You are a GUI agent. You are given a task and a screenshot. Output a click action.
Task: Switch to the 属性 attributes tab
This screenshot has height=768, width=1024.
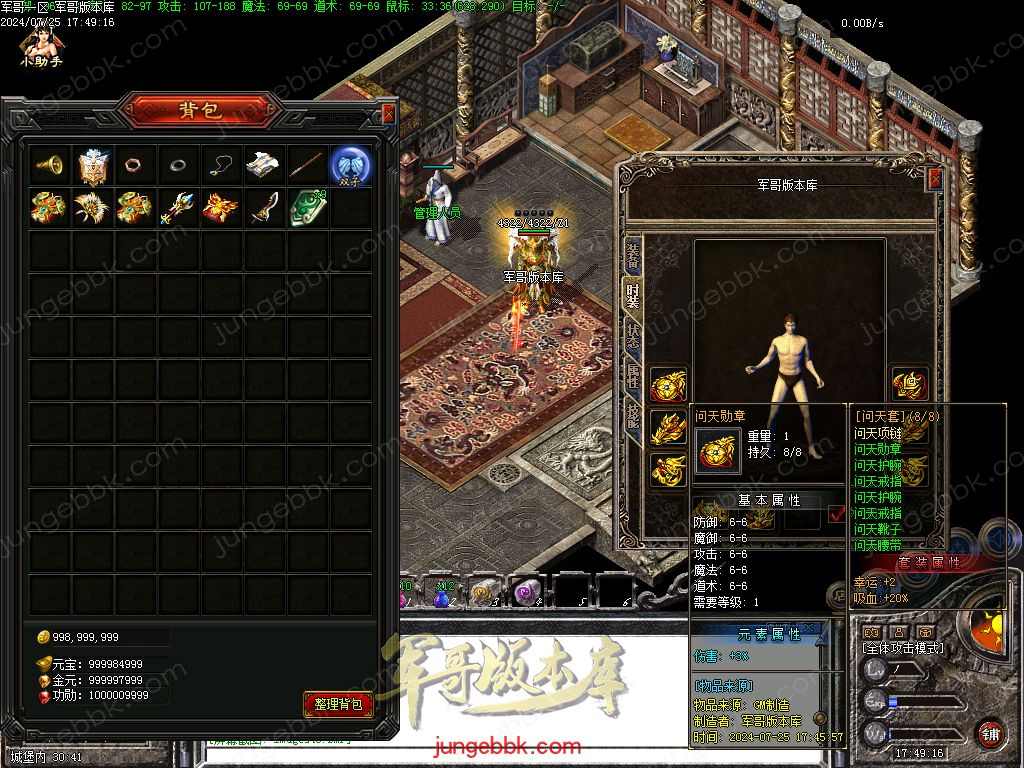(x=632, y=376)
